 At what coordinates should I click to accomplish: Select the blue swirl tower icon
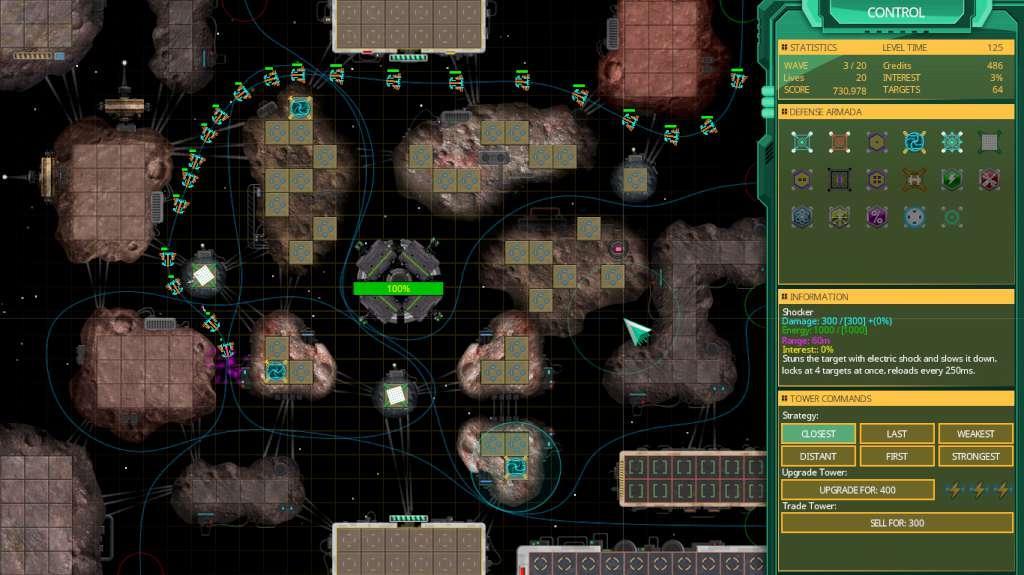913,142
